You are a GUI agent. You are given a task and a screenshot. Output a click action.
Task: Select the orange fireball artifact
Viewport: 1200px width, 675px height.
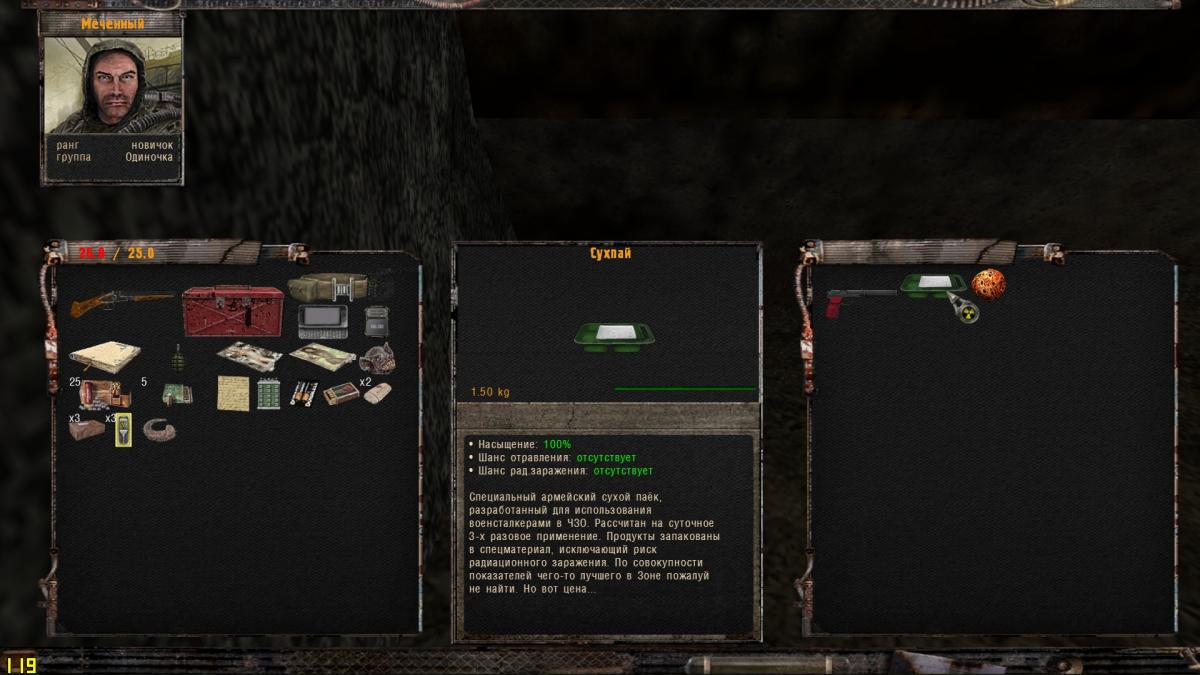987,284
